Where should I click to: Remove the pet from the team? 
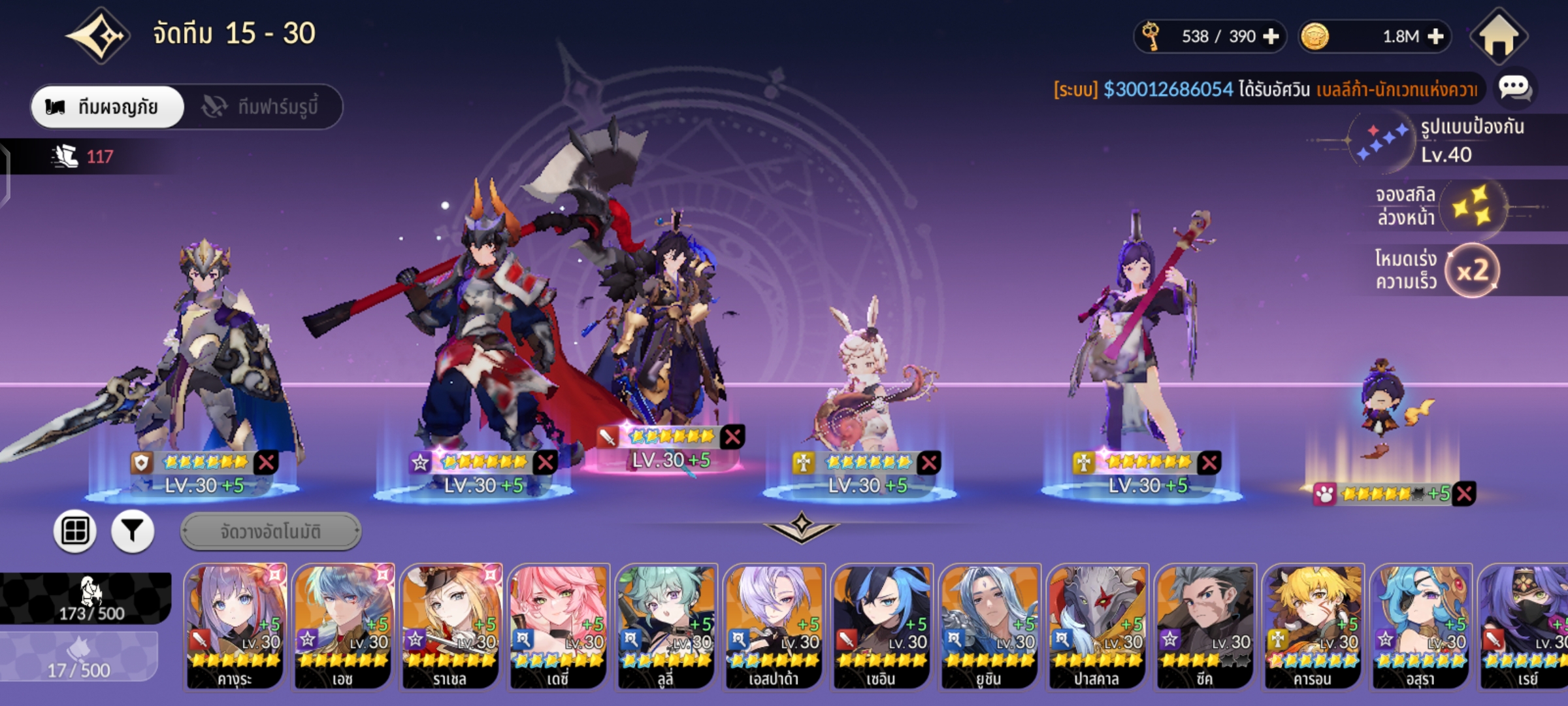click(x=1465, y=494)
